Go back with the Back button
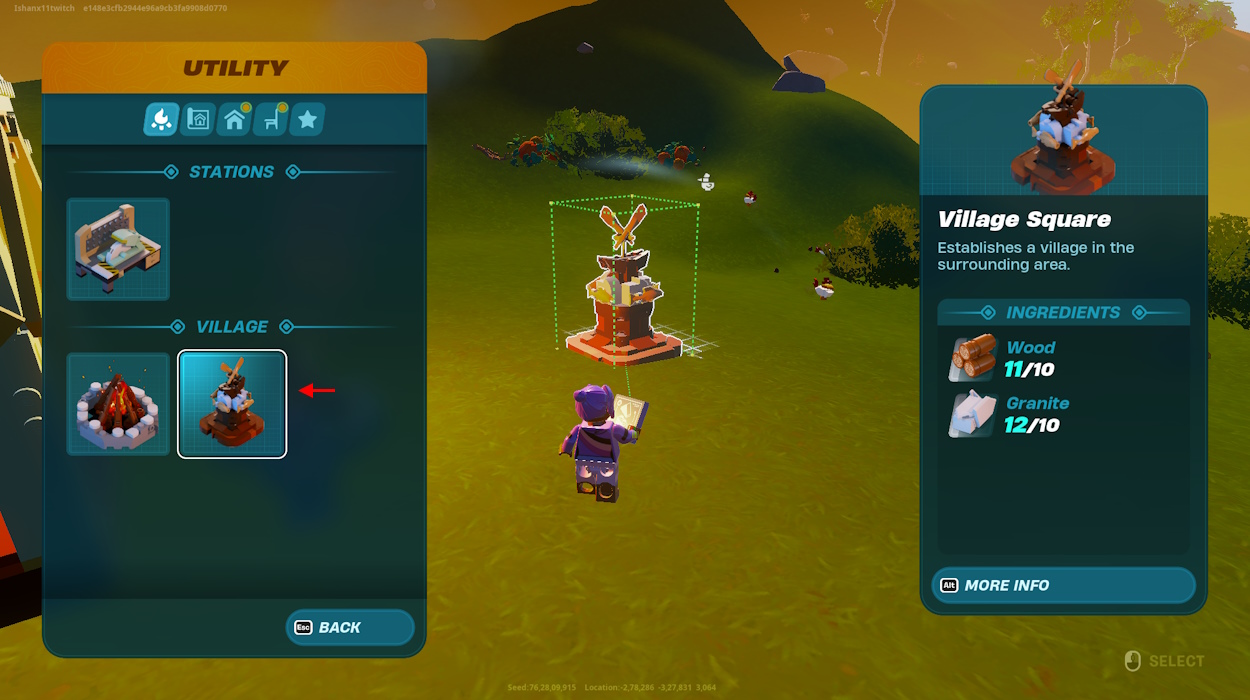Screen dimensions: 1250x700 pyautogui.click(x=350, y=627)
